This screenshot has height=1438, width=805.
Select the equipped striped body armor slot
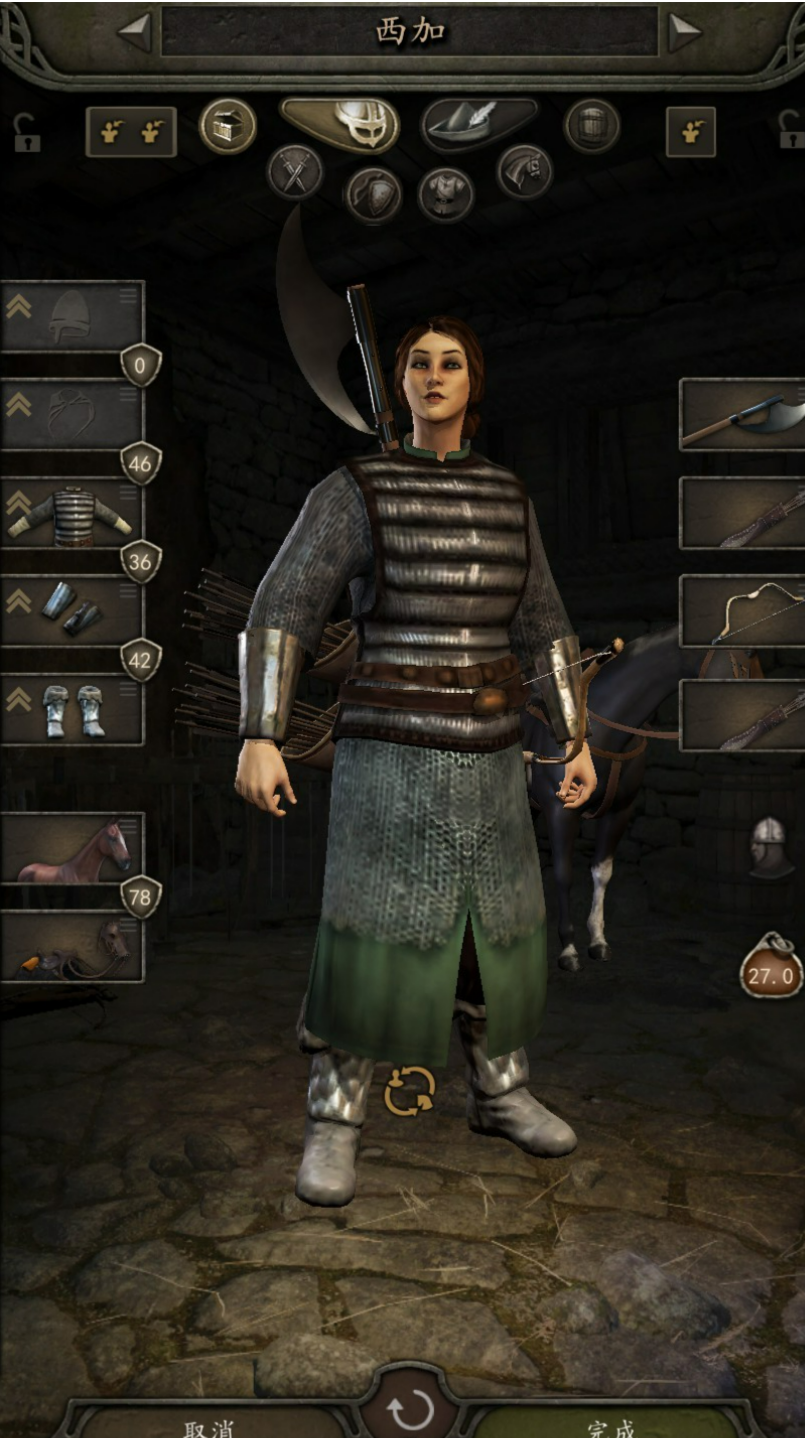point(72,513)
